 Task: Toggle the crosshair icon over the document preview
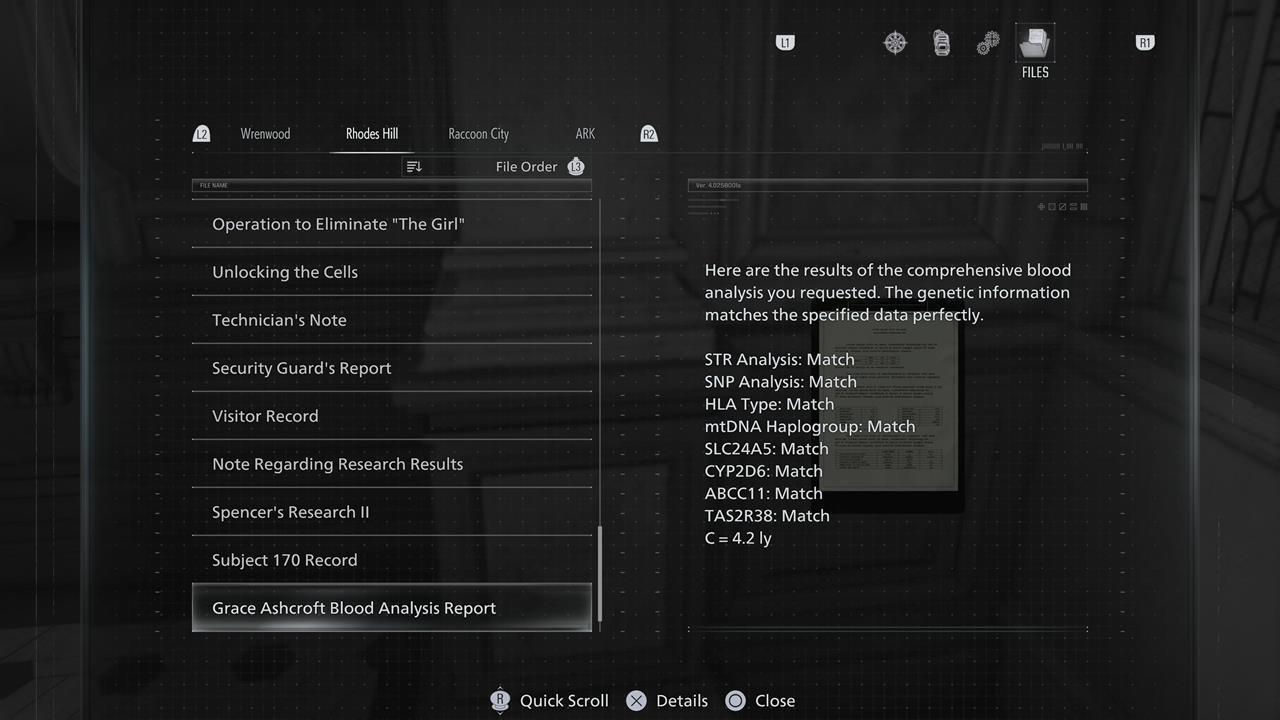1041,206
